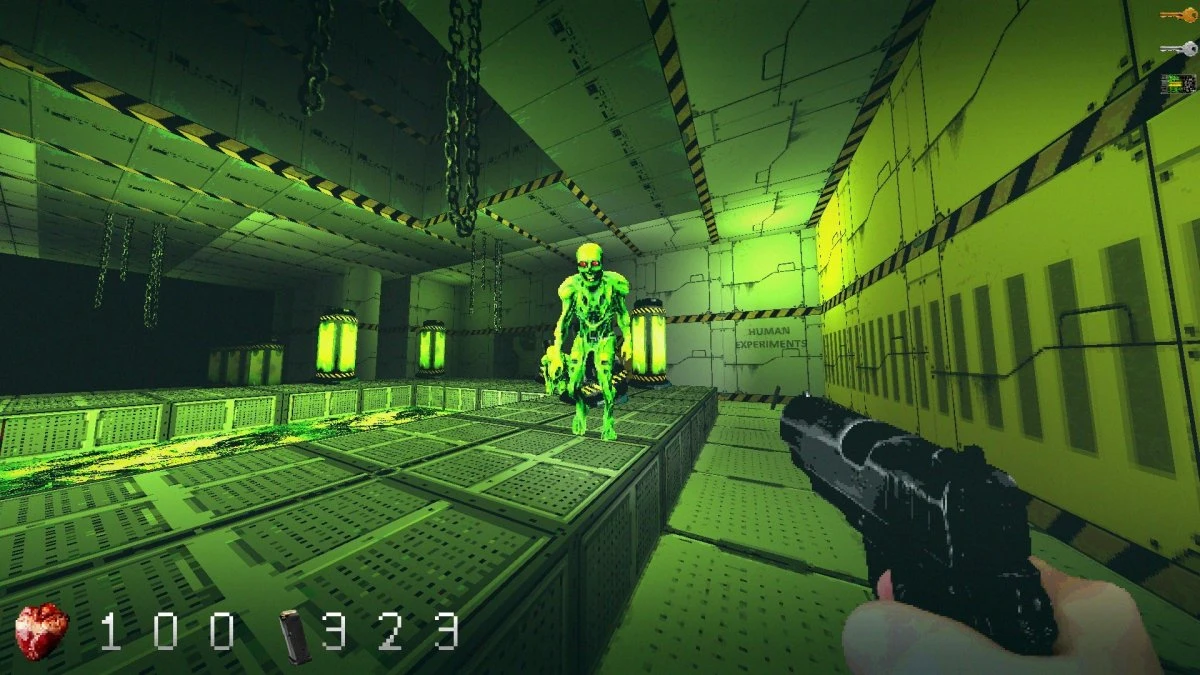Select the silver key icon
Viewport: 1200px width, 675px height.
pyautogui.click(x=1179, y=48)
